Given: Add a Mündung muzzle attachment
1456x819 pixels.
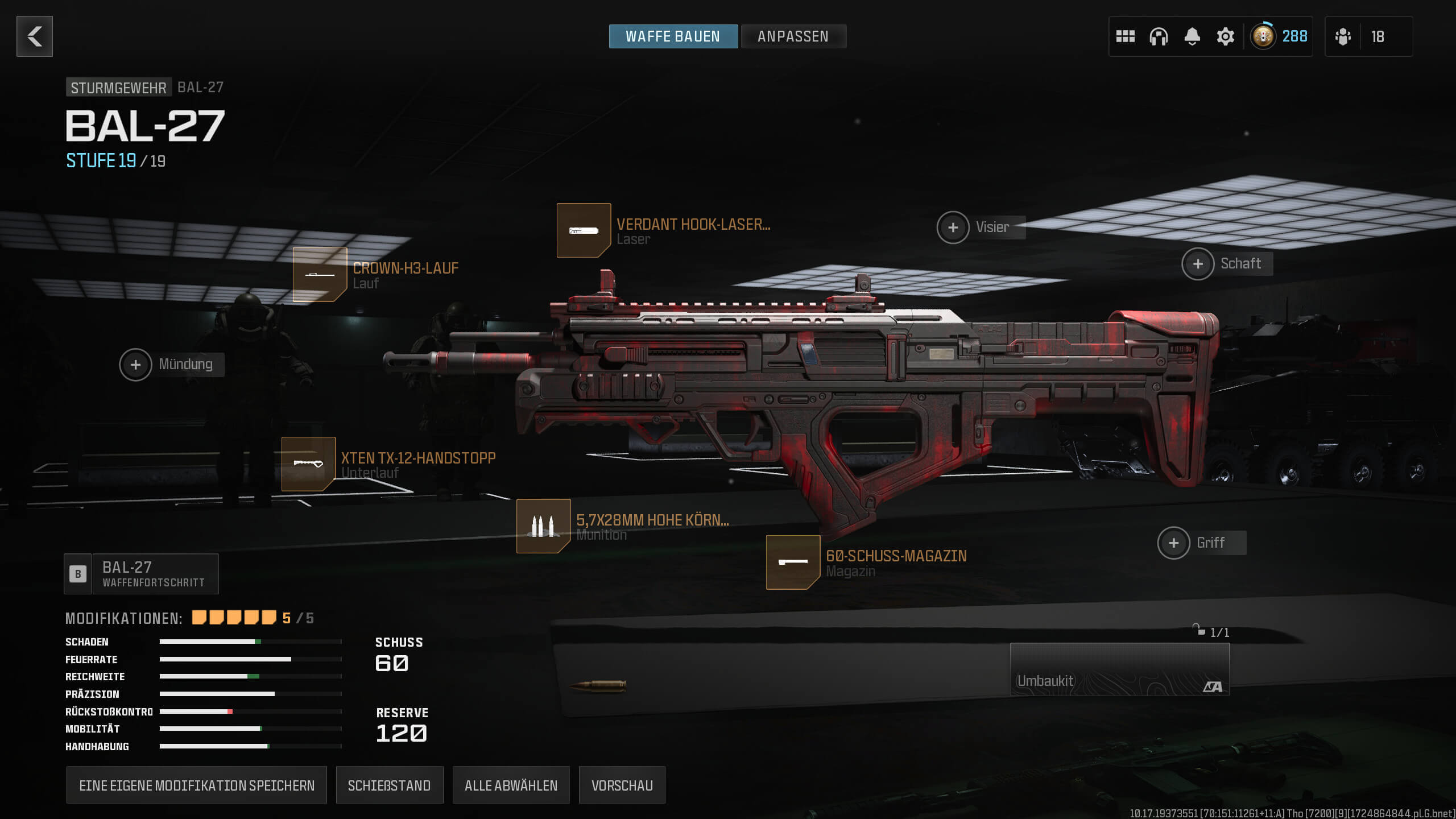Looking at the screenshot, I should coord(135,365).
